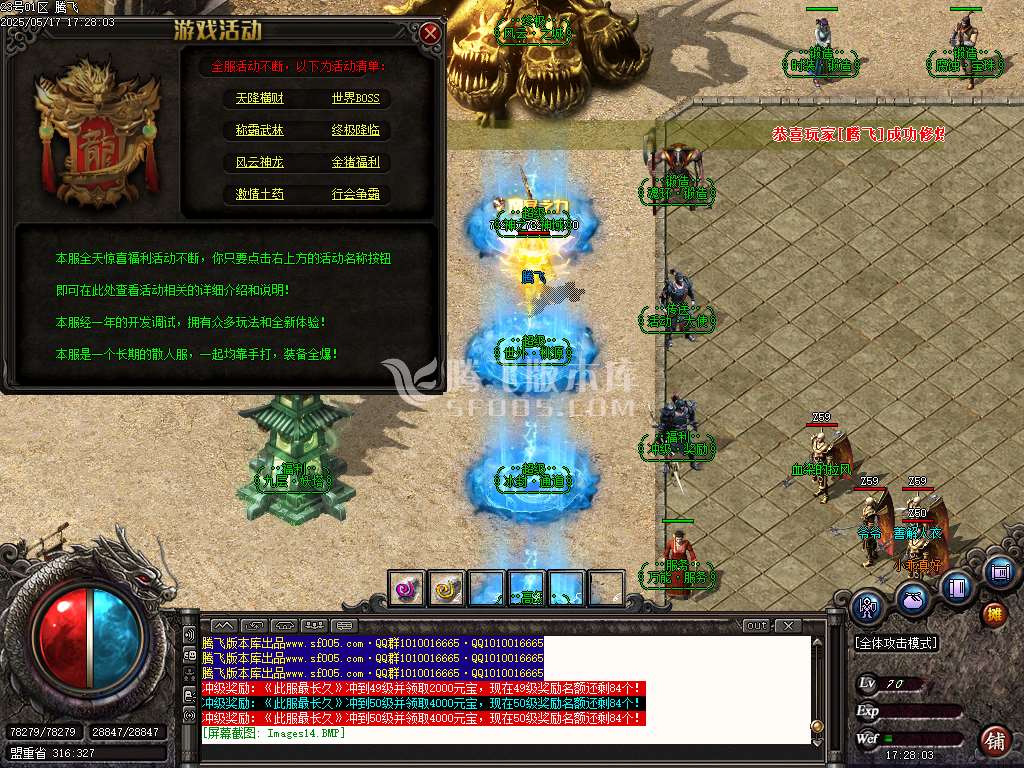Use the yellow swirl scroll hotbar item

(x=447, y=589)
